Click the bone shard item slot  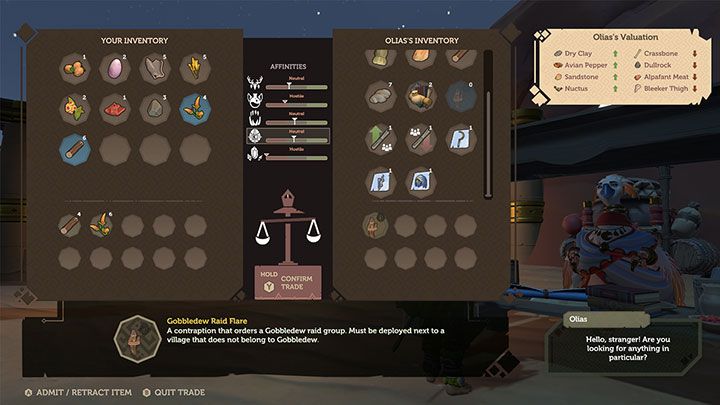click(155, 67)
